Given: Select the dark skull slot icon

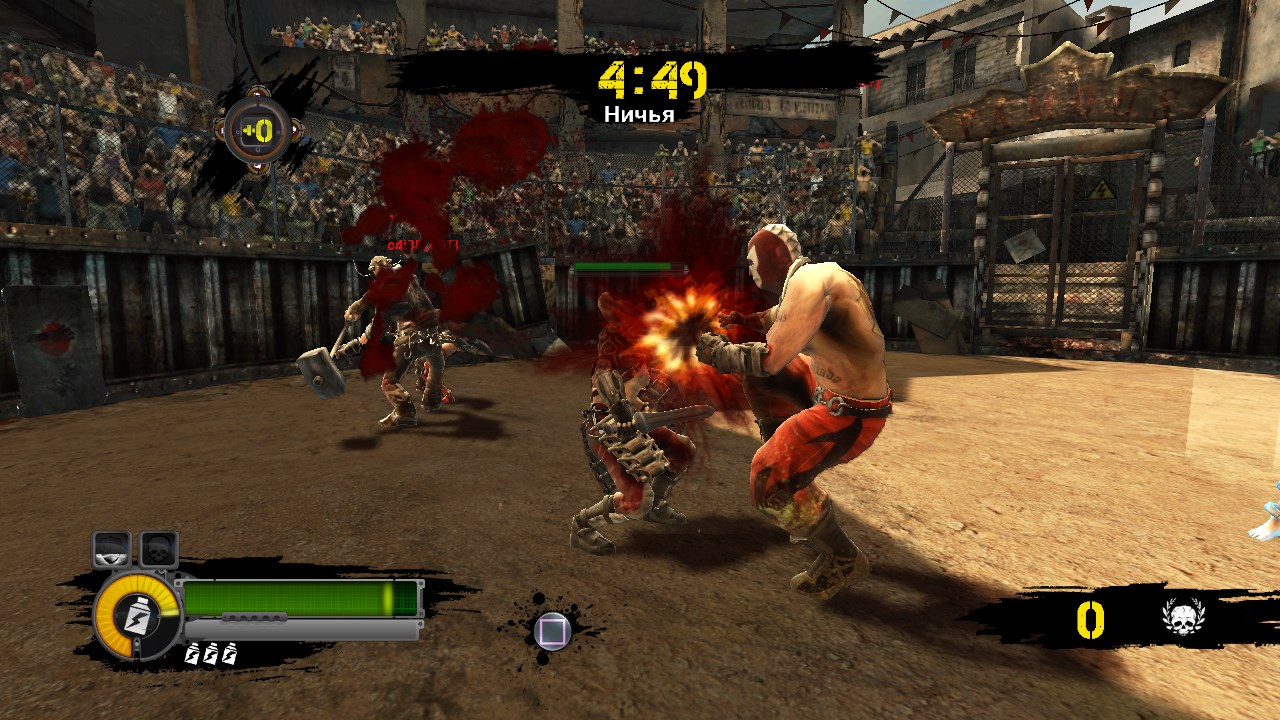Looking at the screenshot, I should pos(158,549).
